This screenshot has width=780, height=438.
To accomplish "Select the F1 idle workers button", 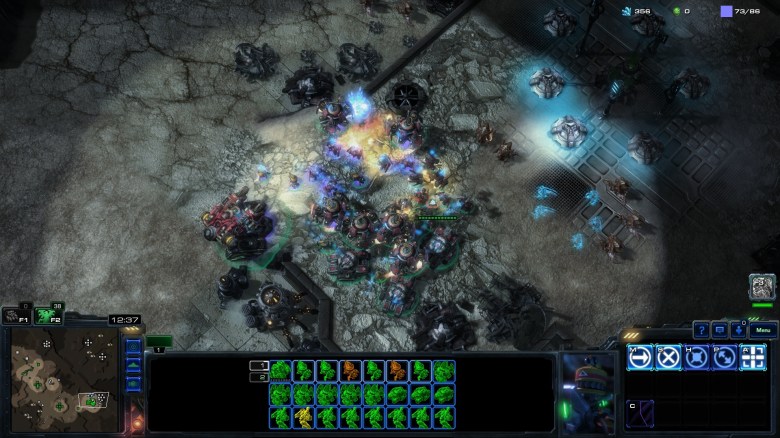I will 14,316.
